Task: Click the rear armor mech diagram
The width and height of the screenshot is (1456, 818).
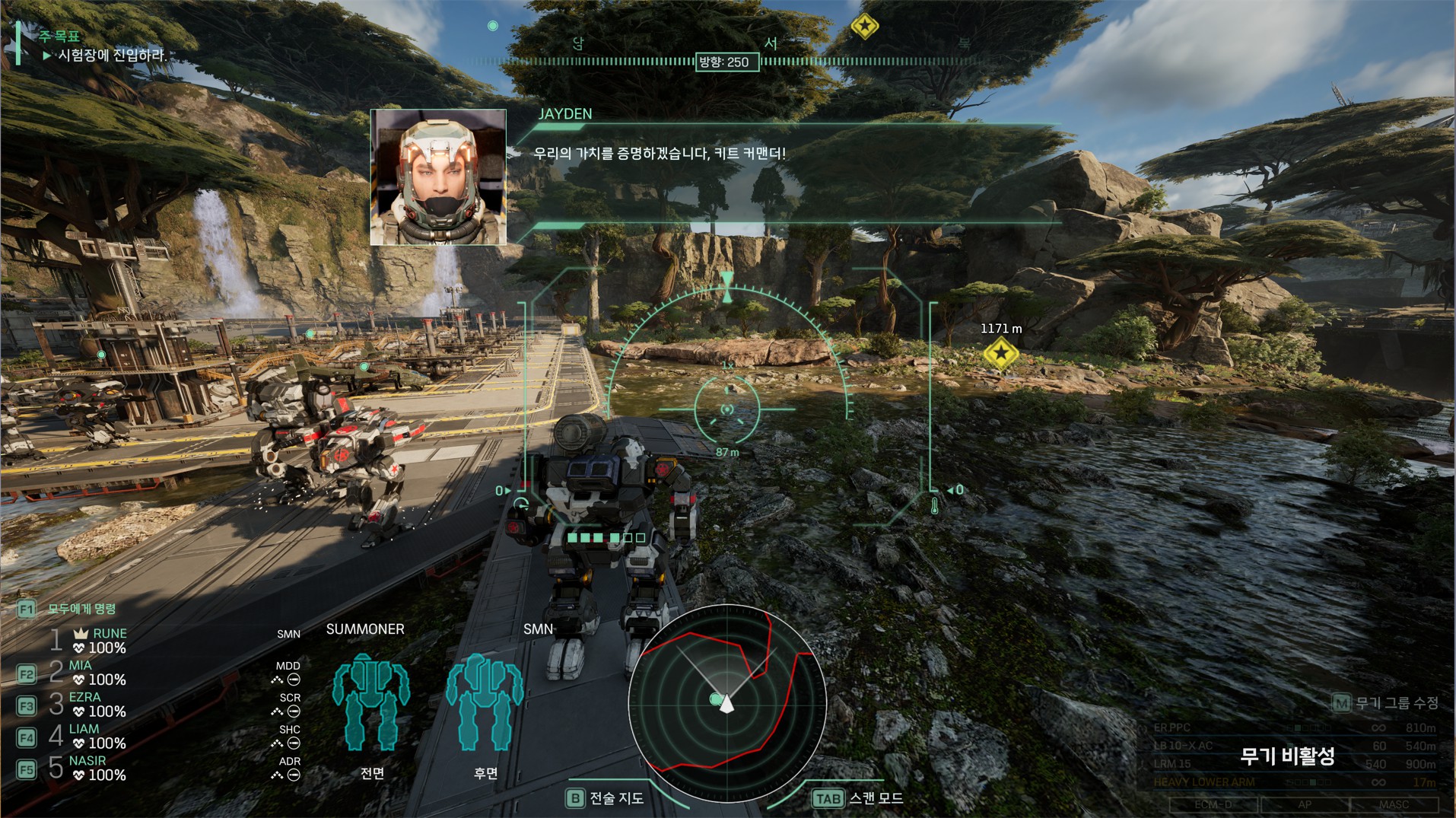Action: (485, 702)
